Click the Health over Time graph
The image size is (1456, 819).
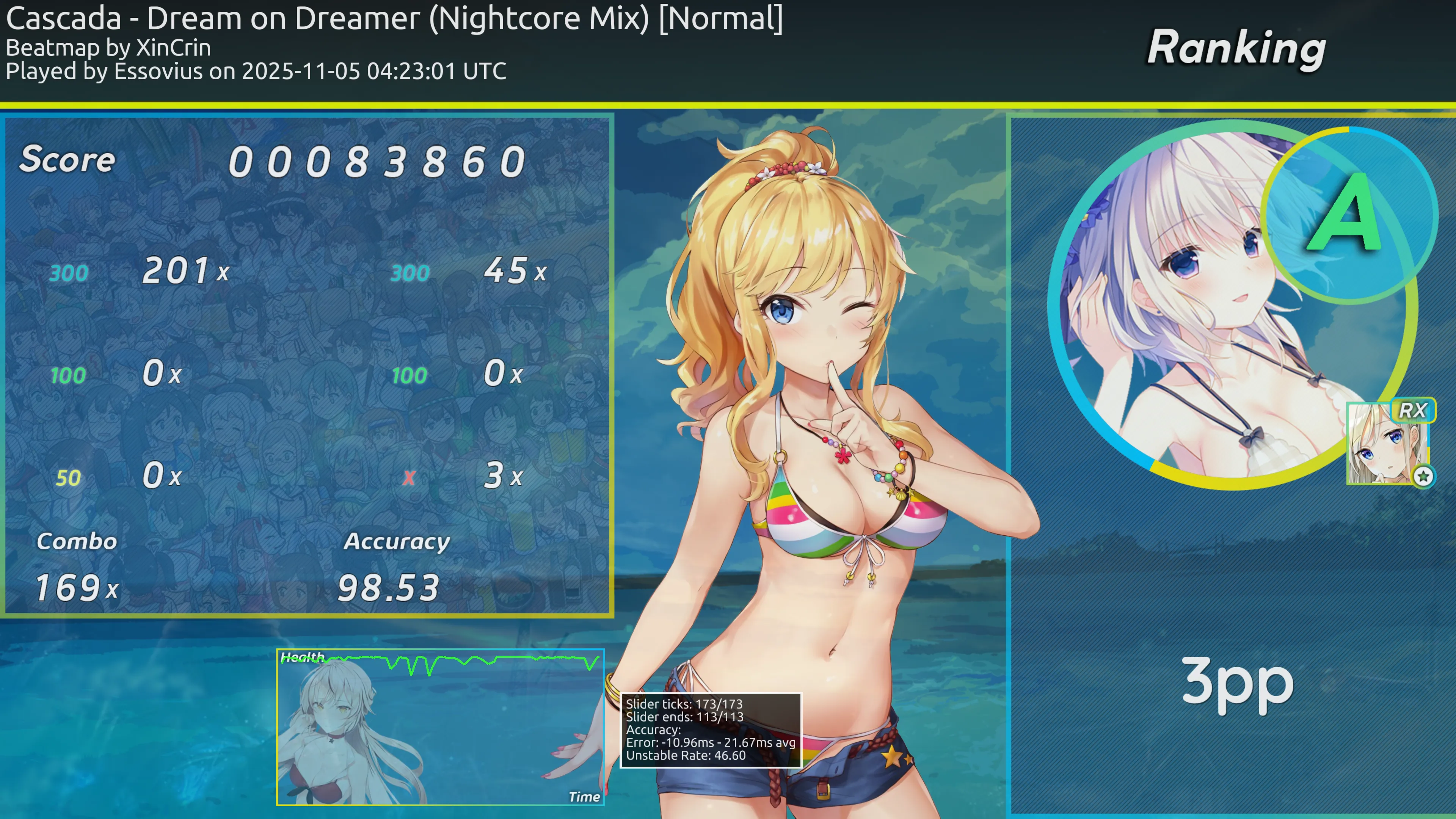(440, 727)
